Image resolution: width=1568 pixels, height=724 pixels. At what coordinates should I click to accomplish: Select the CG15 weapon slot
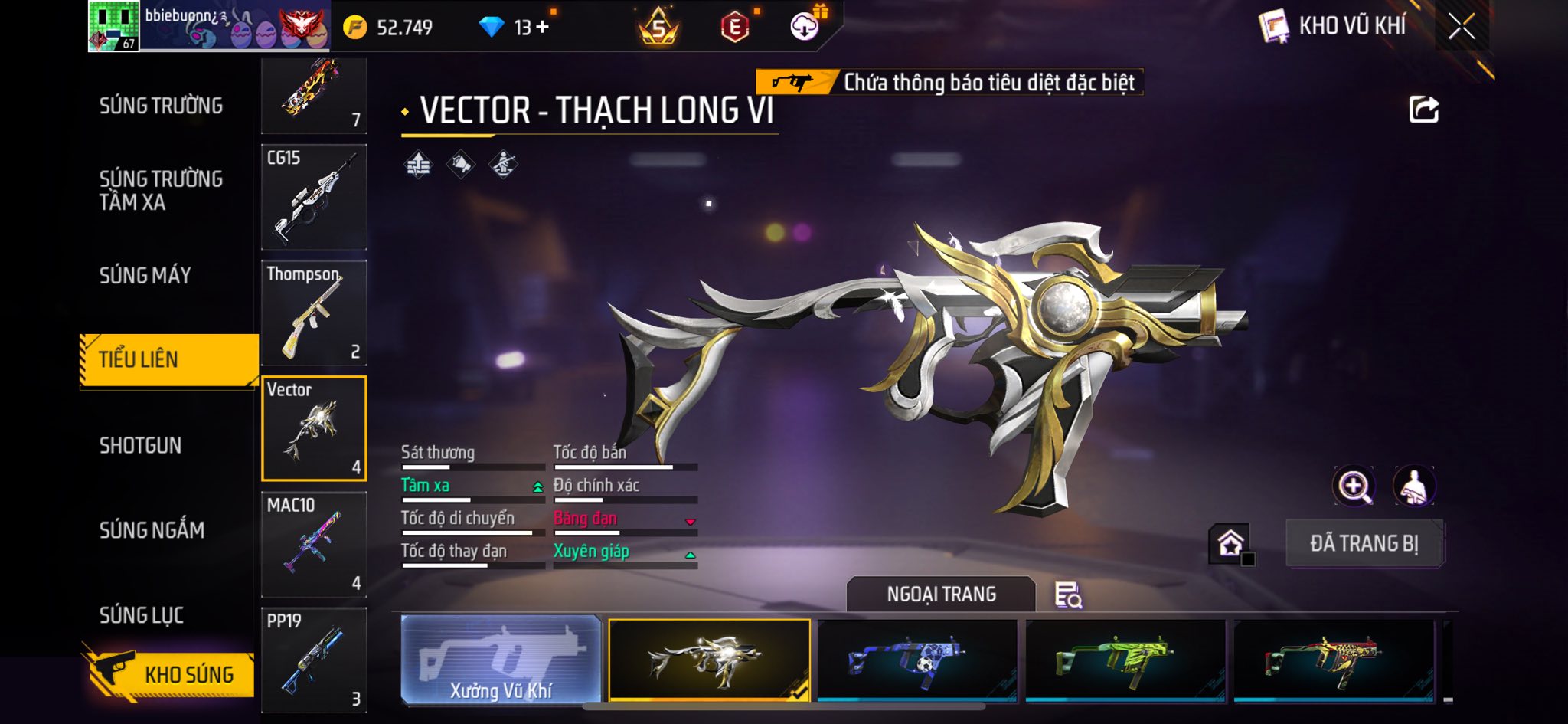tap(314, 197)
